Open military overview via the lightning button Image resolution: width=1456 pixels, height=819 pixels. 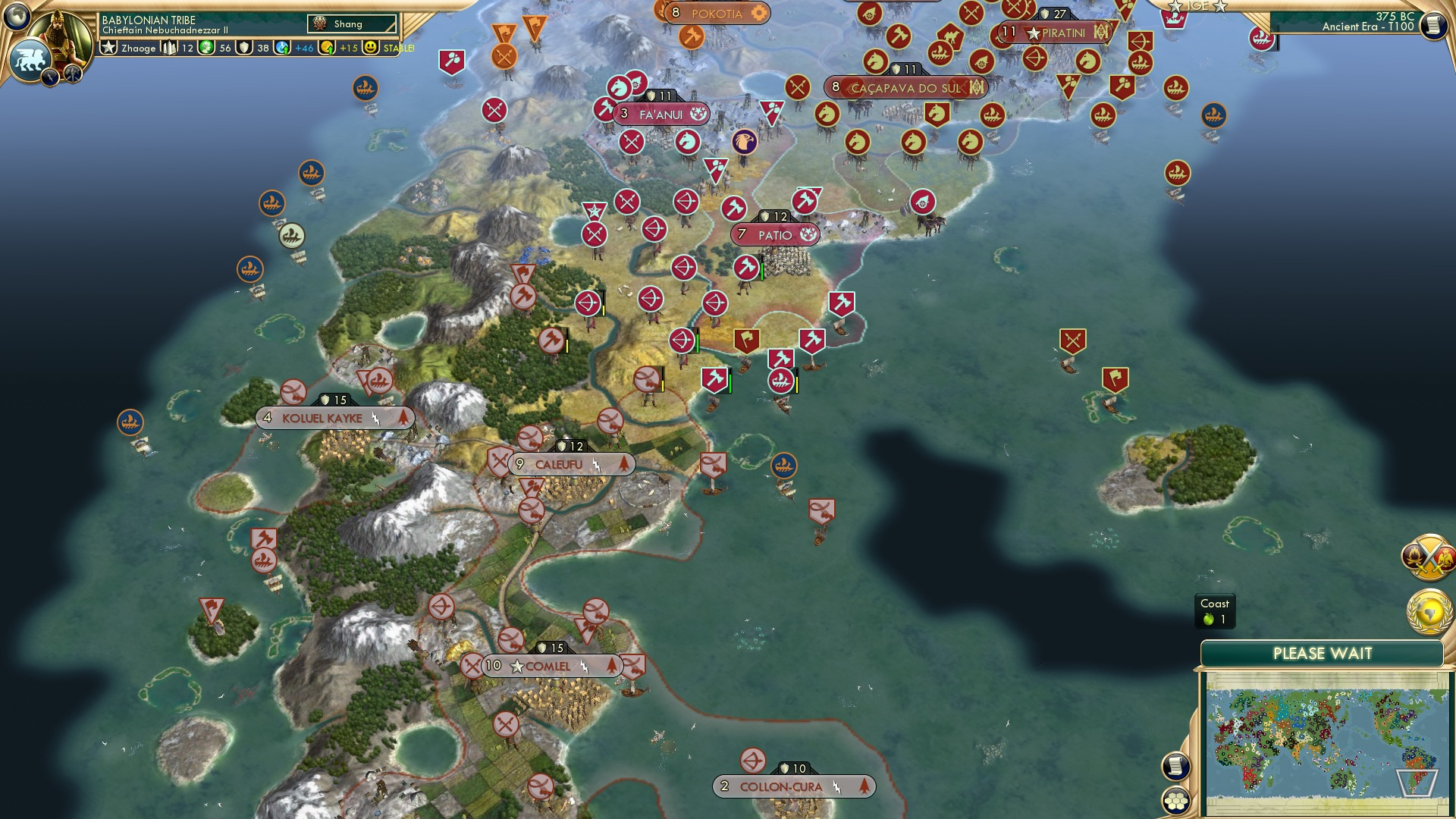49,76
